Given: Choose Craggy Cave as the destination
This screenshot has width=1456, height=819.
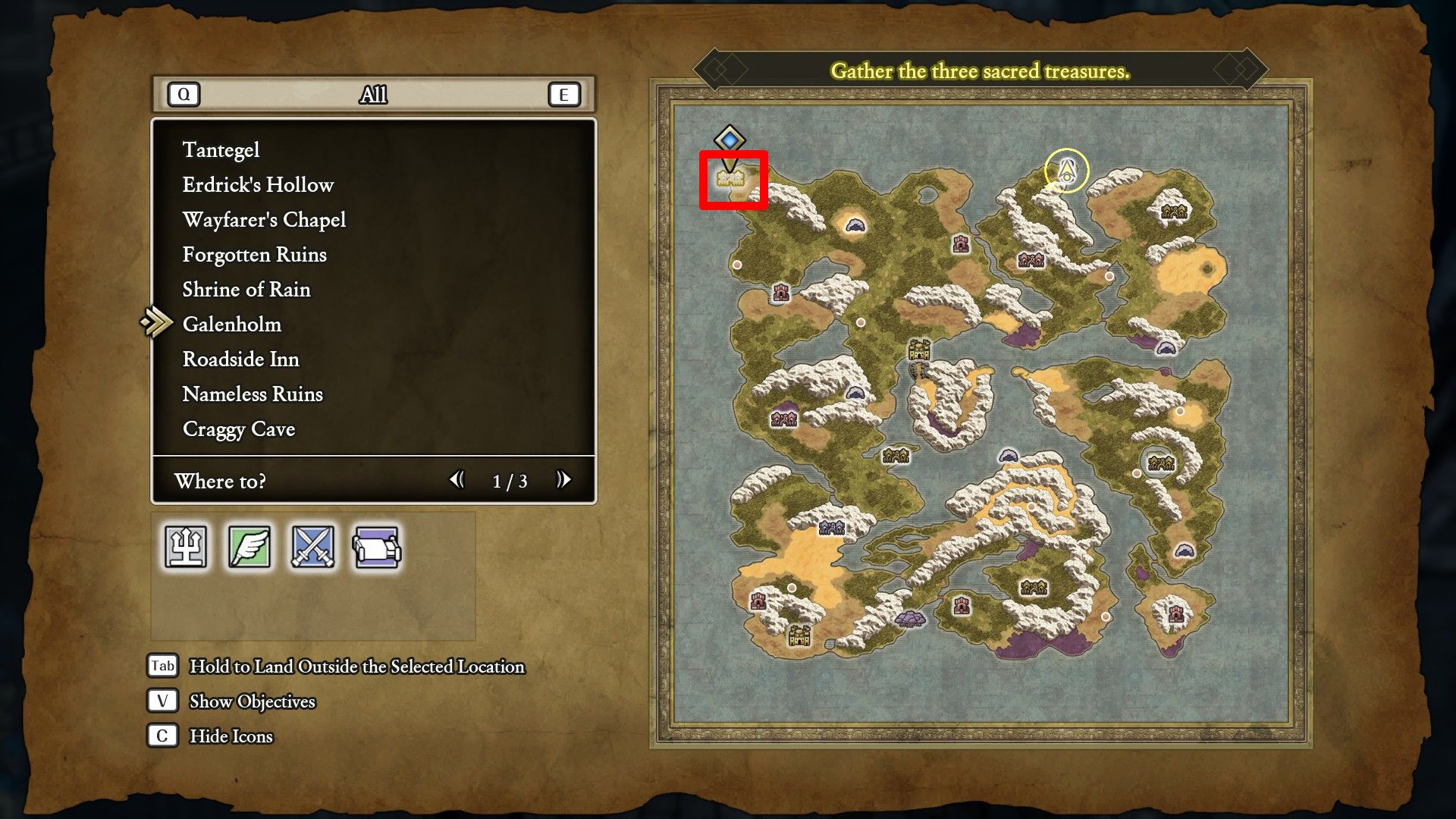Looking at the screenshot, I should (239, 429).
